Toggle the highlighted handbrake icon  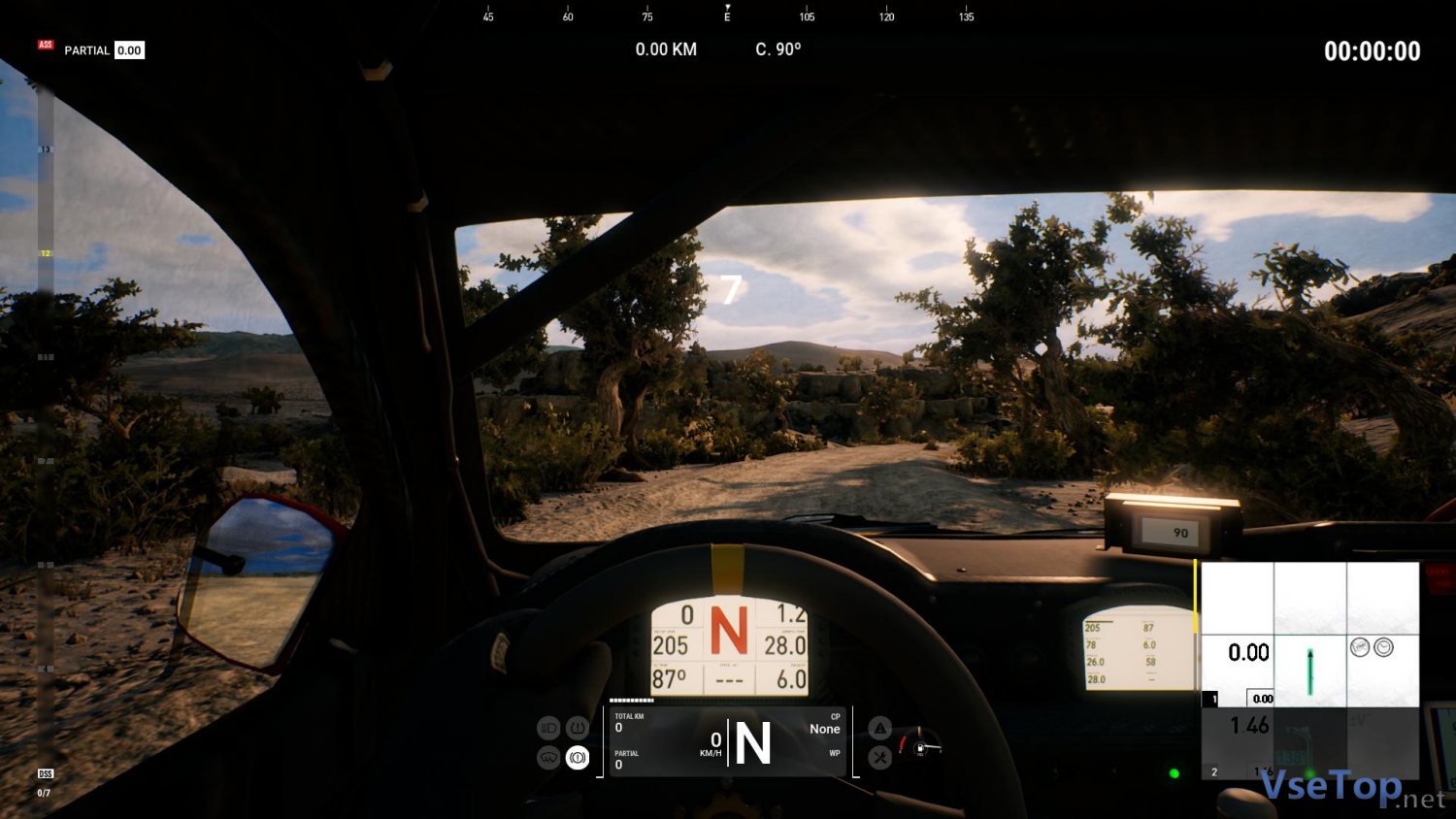[578, 757]
